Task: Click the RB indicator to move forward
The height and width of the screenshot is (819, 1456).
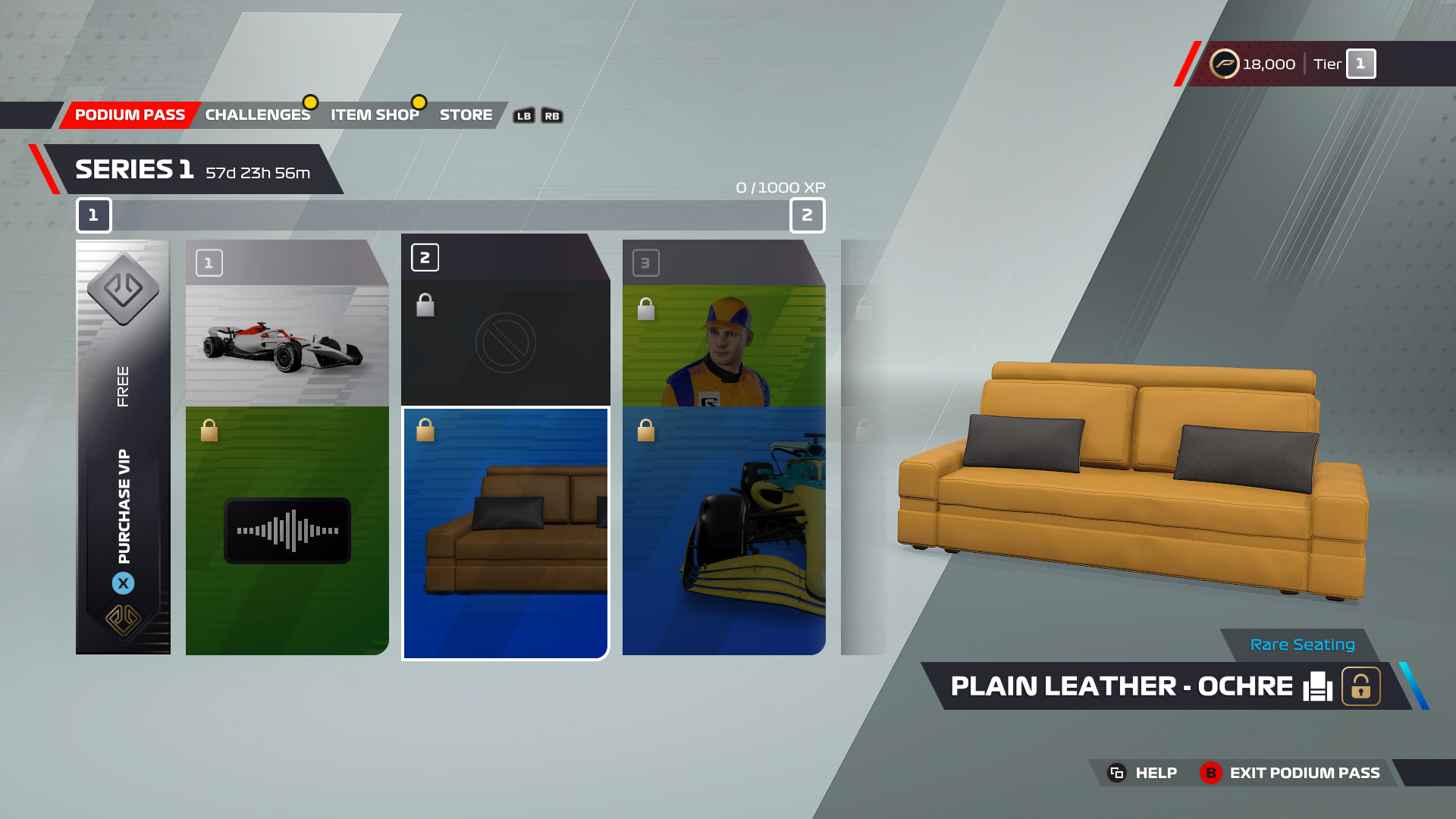Action: [x=551, y=115]
